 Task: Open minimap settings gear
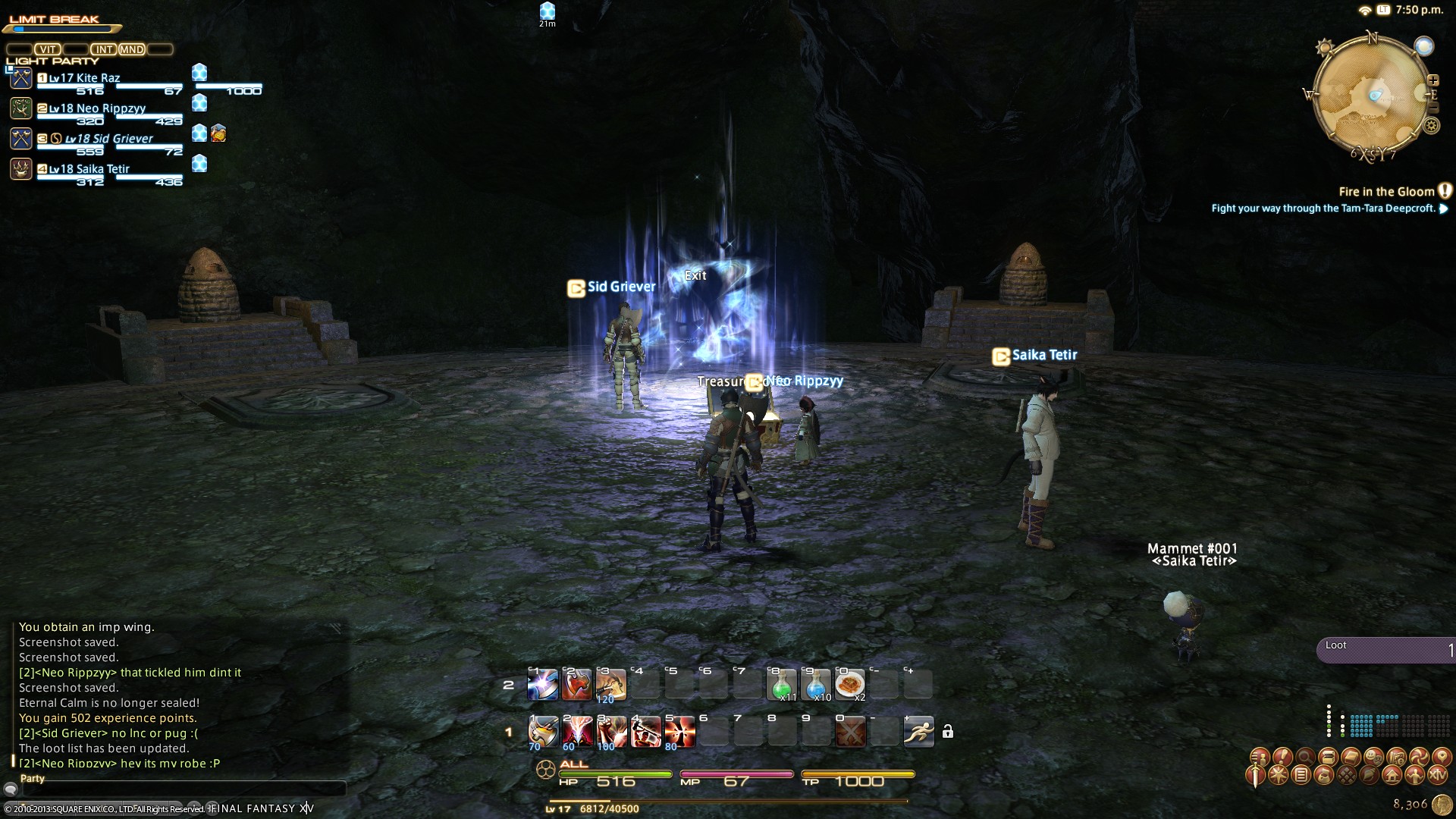coord(1432,126)
